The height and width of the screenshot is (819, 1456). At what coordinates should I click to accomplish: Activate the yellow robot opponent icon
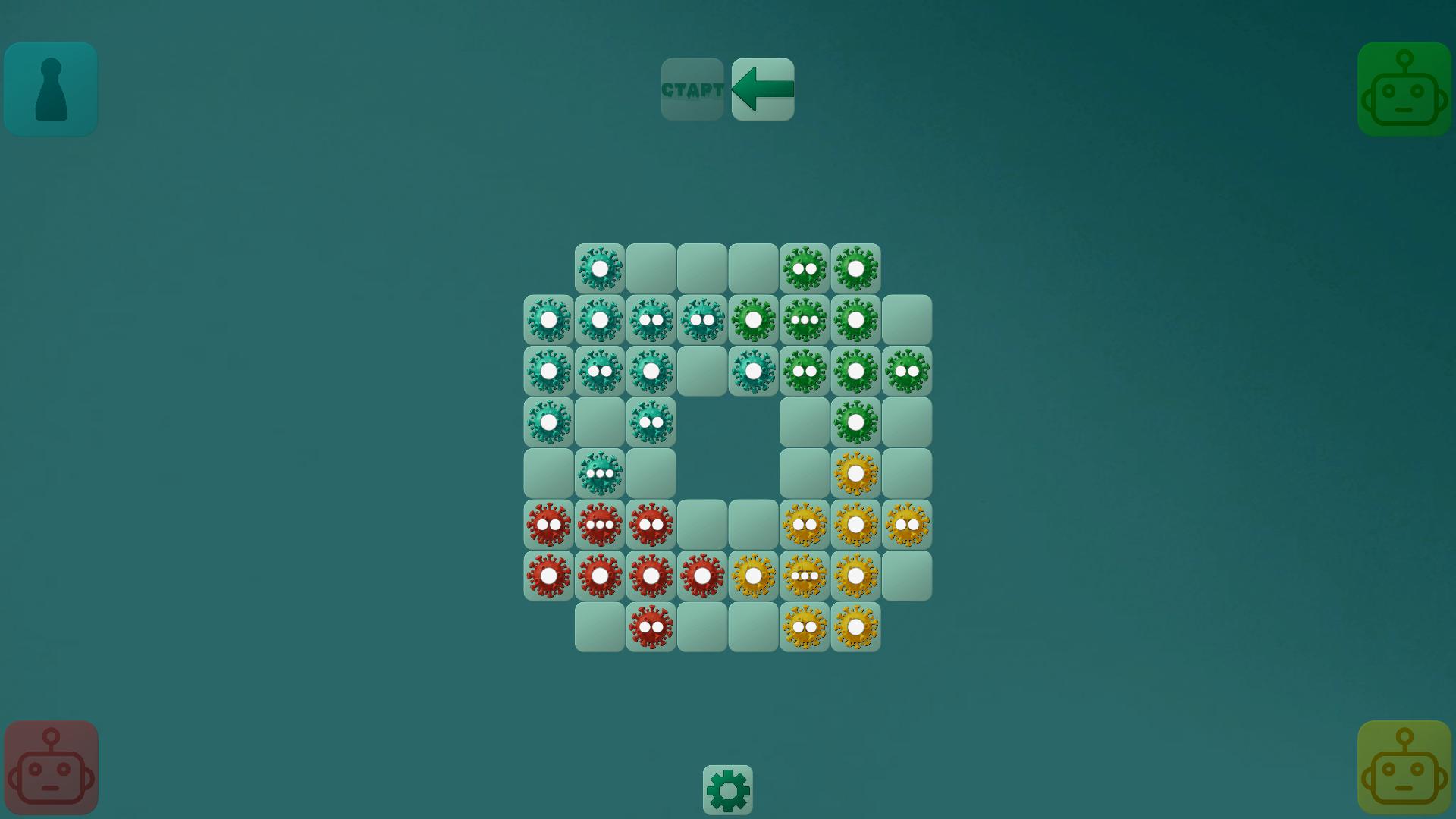tap(1404, 767)
